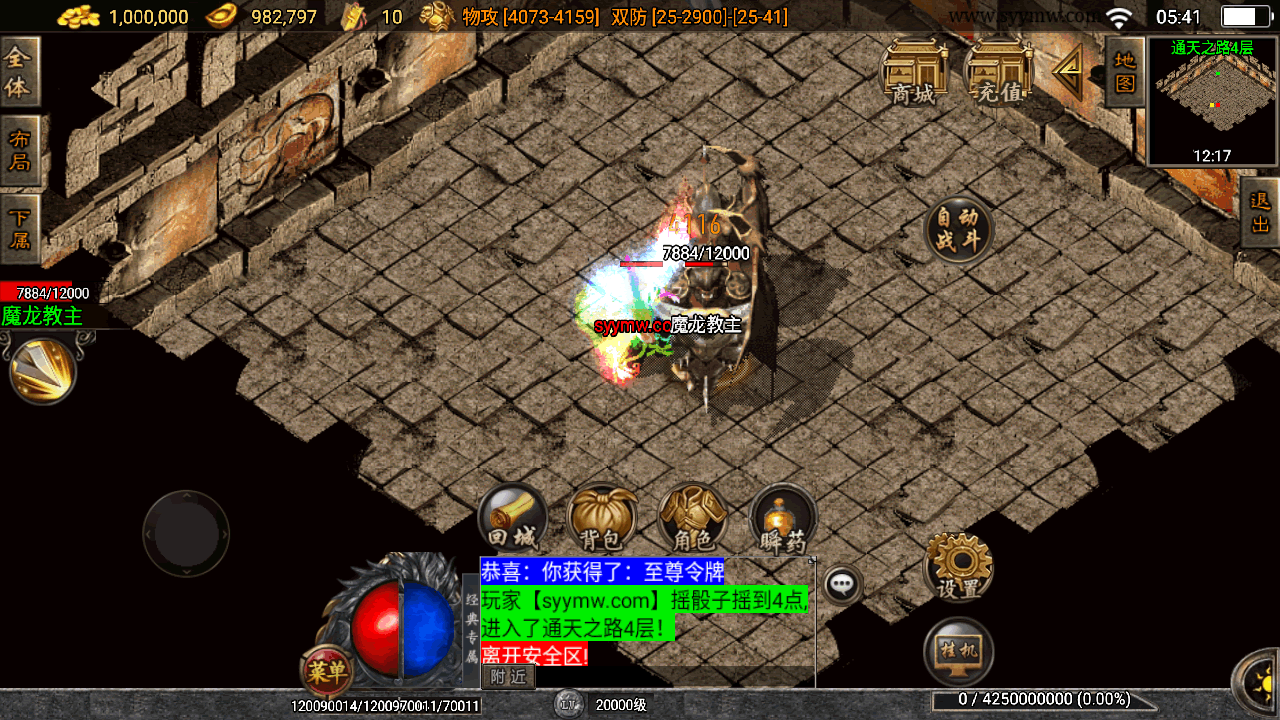The width and height of the screenshot is (1280, 720).
Task: Open the 地图 map button
Action: point(1125,72)
